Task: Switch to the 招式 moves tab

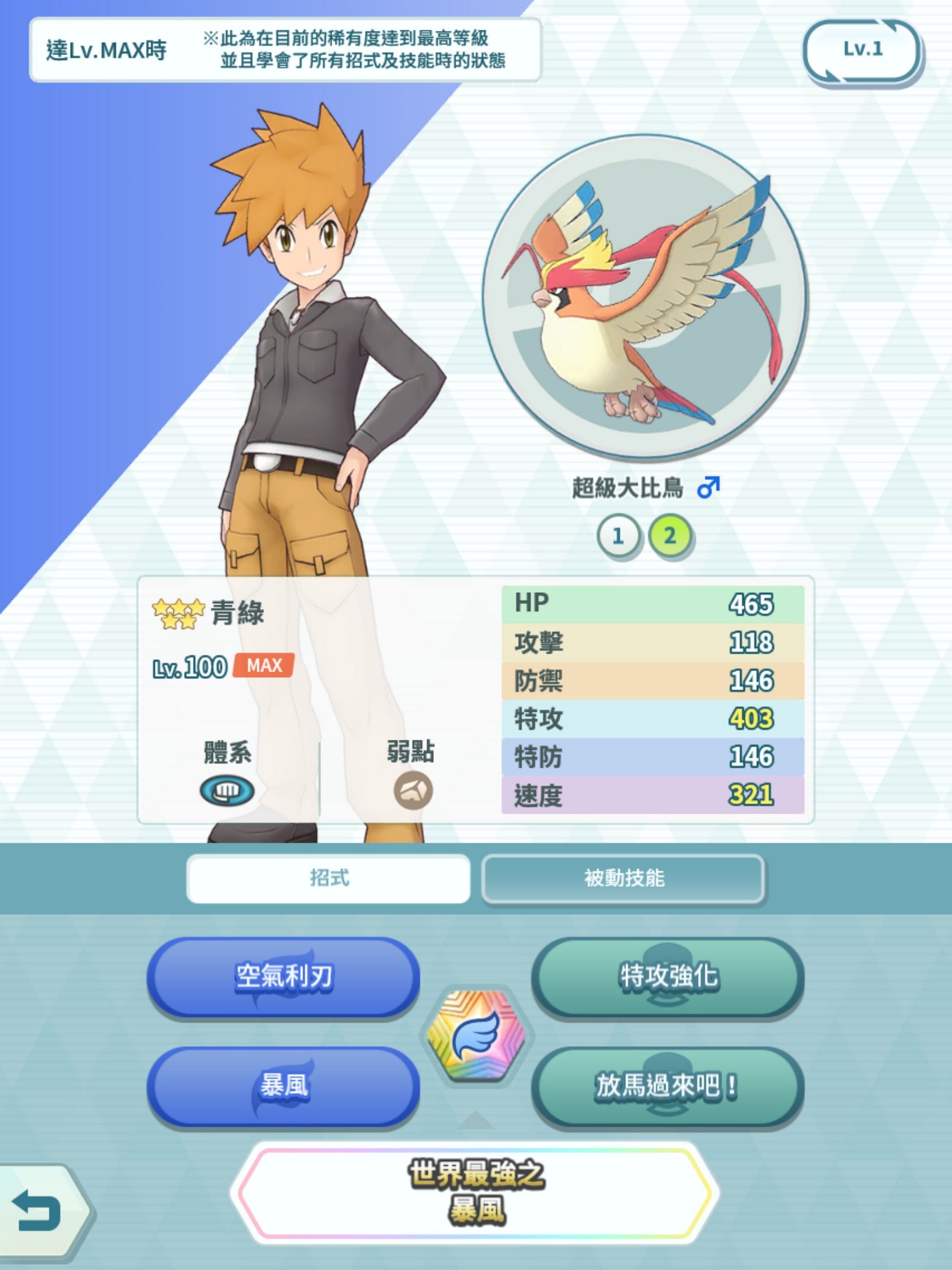Action: point(328,878)
